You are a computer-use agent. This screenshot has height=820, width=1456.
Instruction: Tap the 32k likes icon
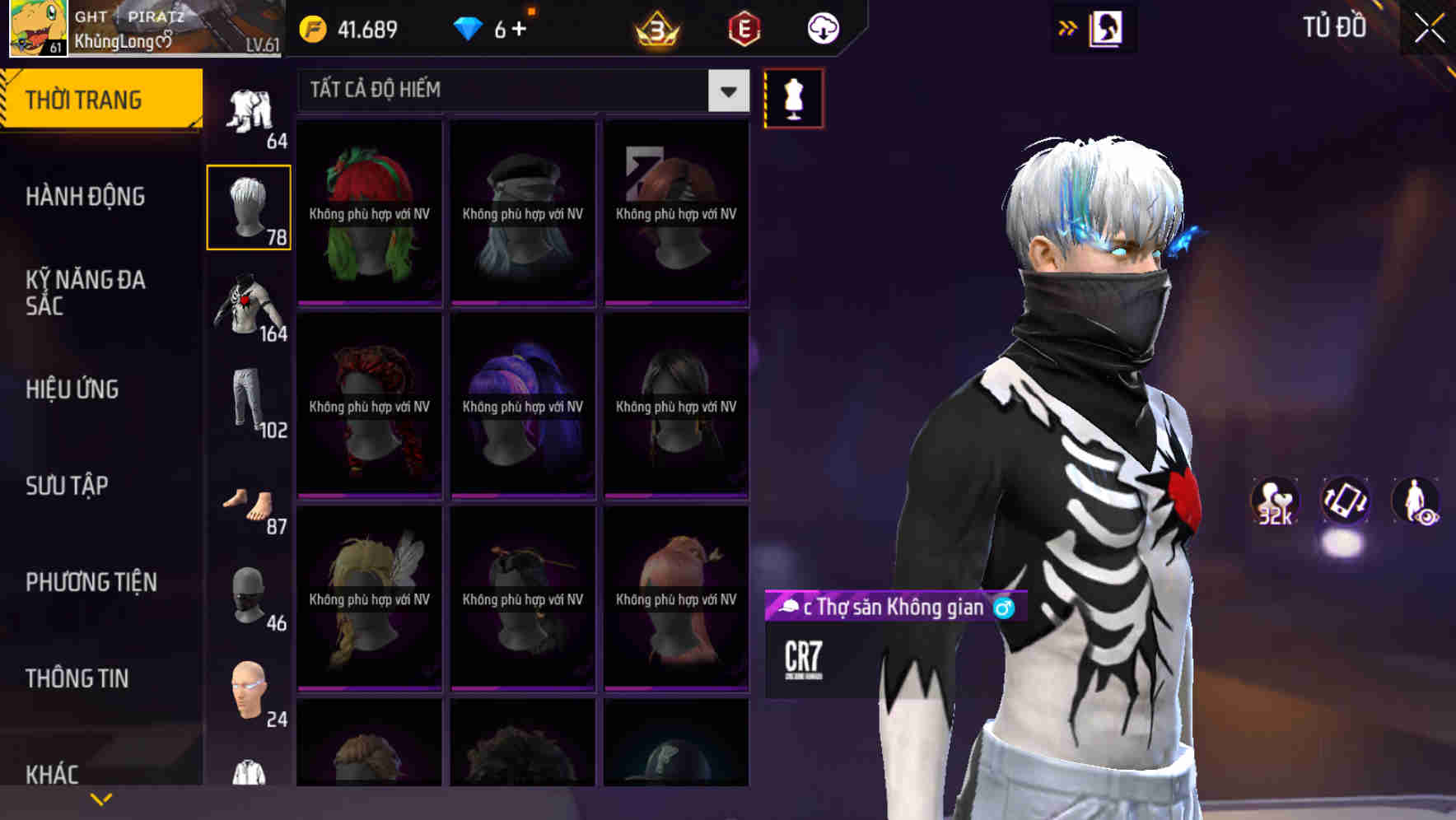(1274, 502)
